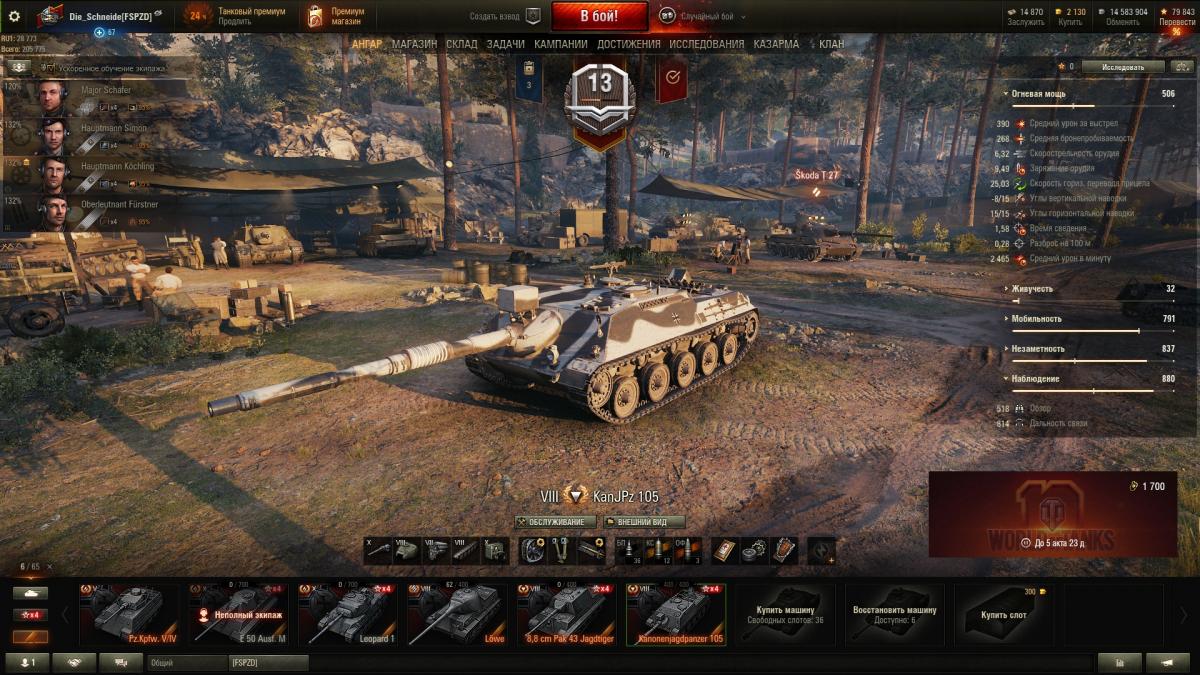Start battle with the red В бой! button
Screen dimensions: 1200x675
599,16
